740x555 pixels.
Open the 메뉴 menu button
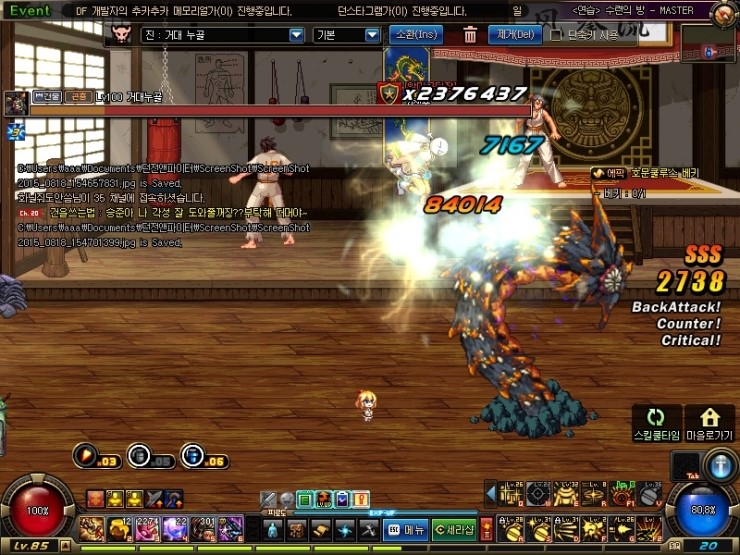coord(407,529)
